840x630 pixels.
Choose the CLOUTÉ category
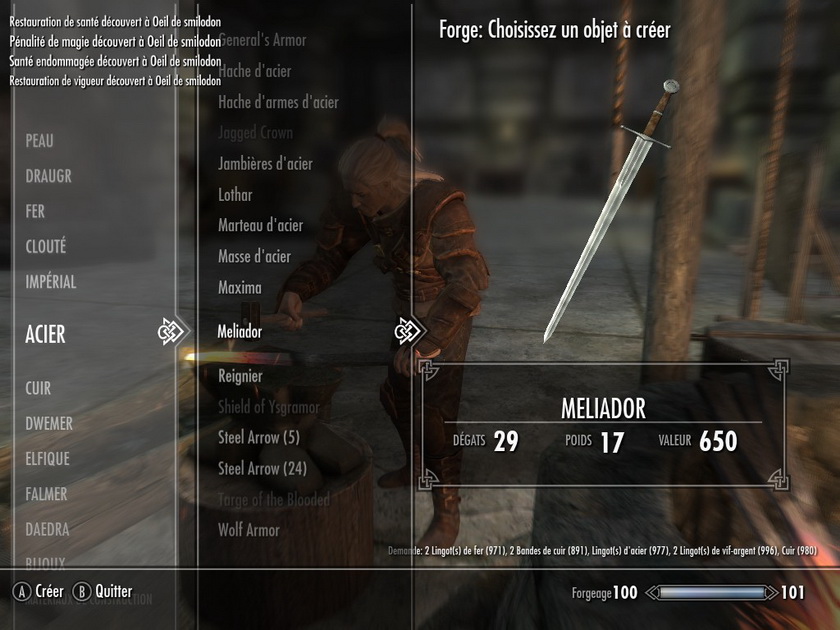[46, 247]
